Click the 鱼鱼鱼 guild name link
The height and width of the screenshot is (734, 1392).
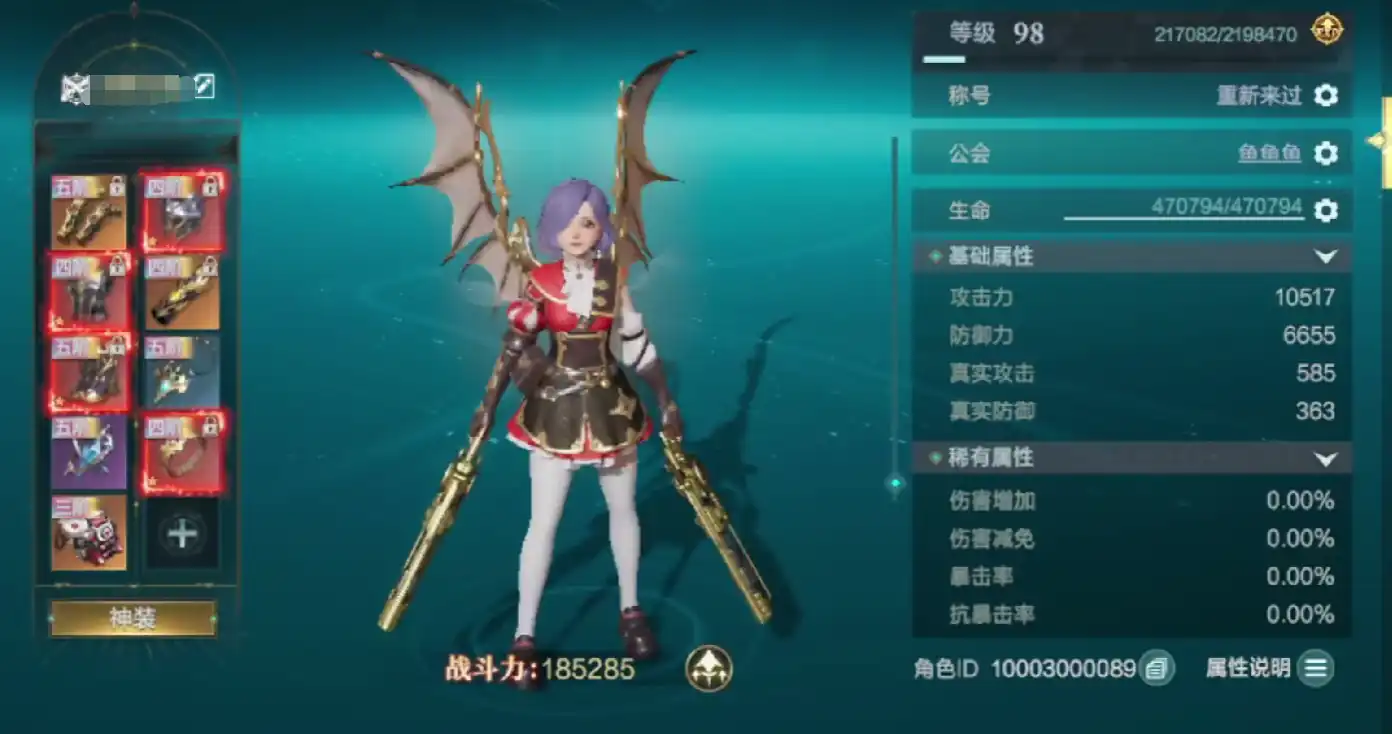pyautogui.click(x=1269, y=153)
